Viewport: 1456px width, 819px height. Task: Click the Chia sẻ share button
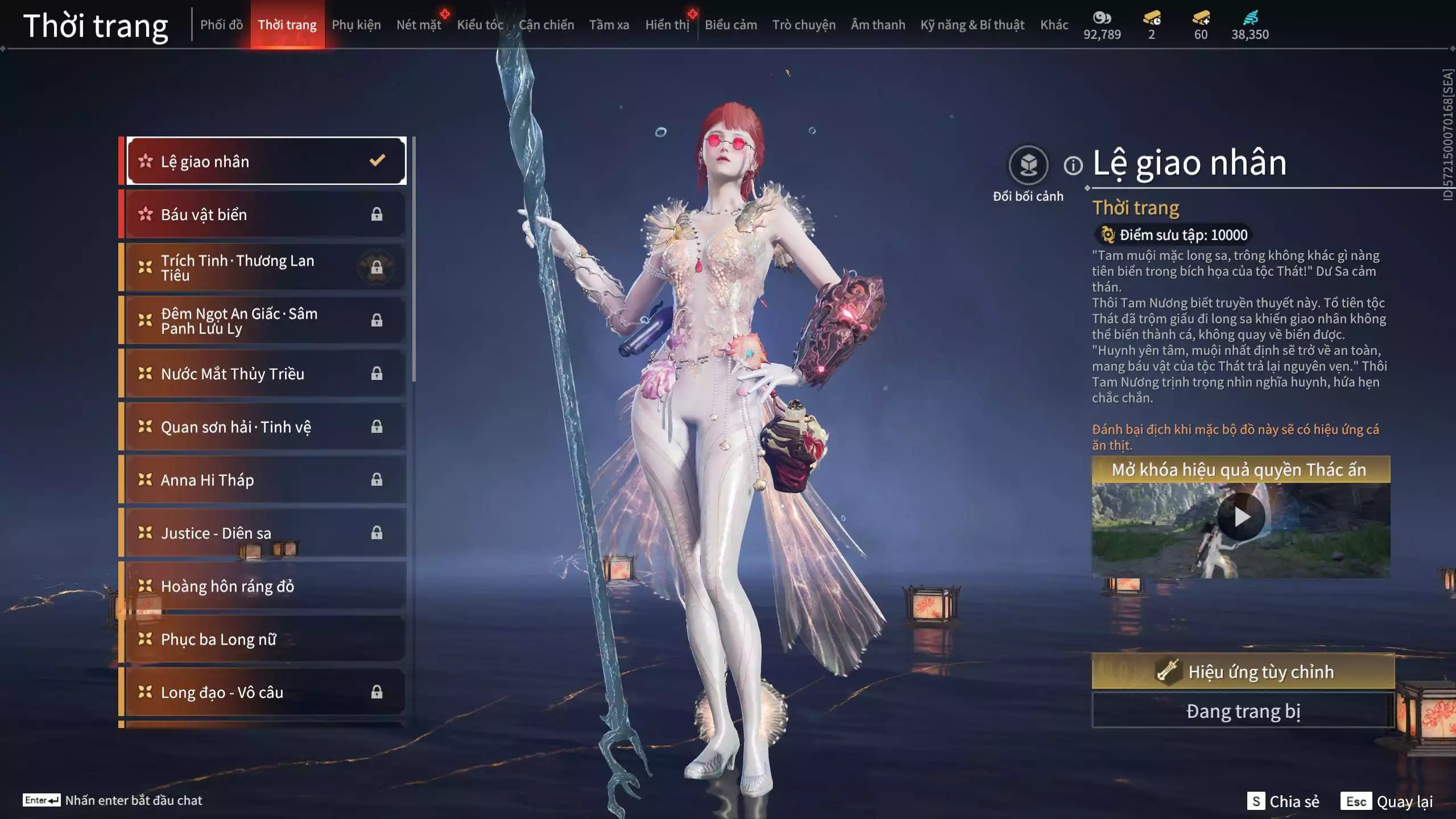(1283, 801)
